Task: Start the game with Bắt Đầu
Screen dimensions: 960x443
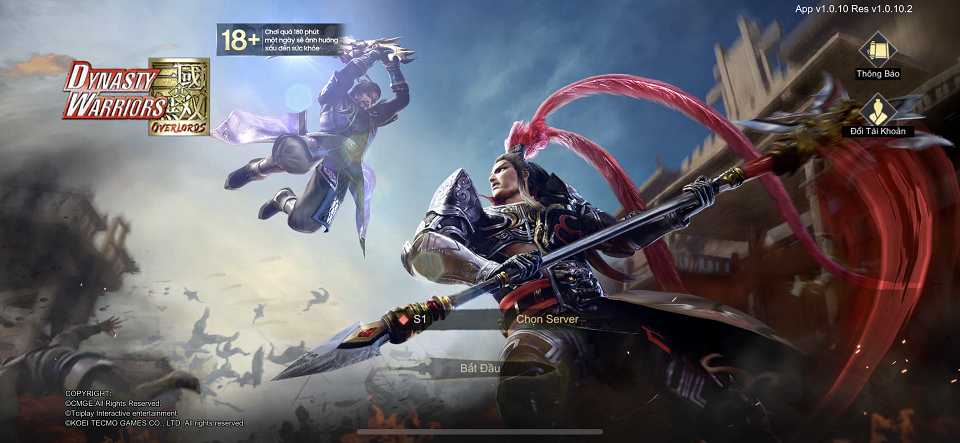Action: pyautogui.click(x=479, y=368)
